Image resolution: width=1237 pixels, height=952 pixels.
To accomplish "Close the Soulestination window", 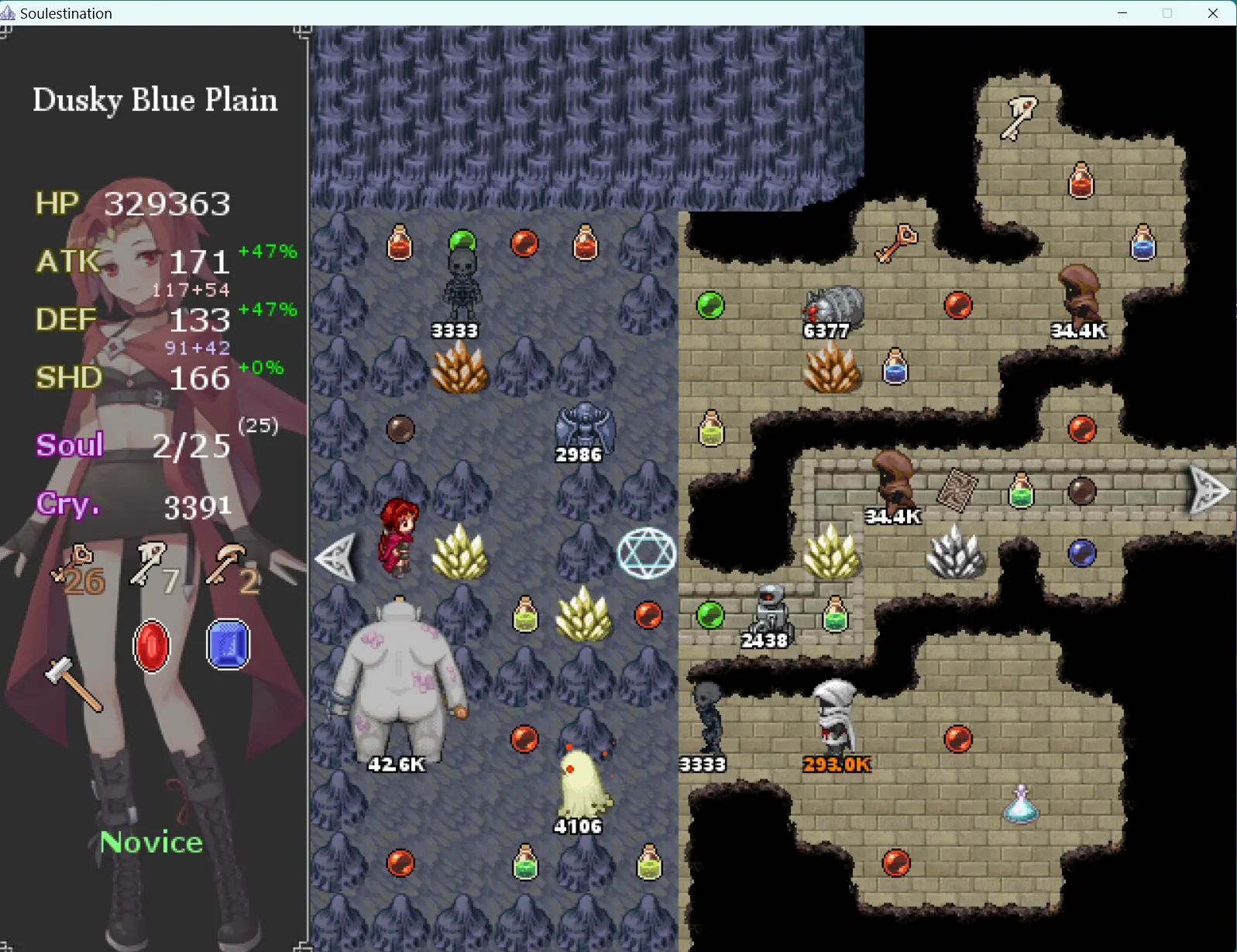I will tap(1213, 13).
